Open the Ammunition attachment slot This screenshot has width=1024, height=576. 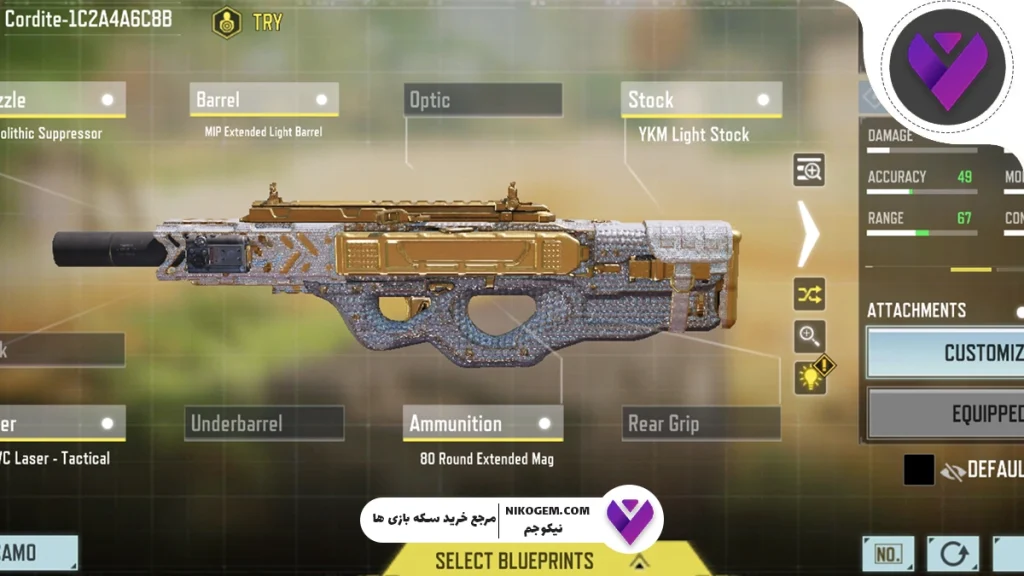click(482, 423)
